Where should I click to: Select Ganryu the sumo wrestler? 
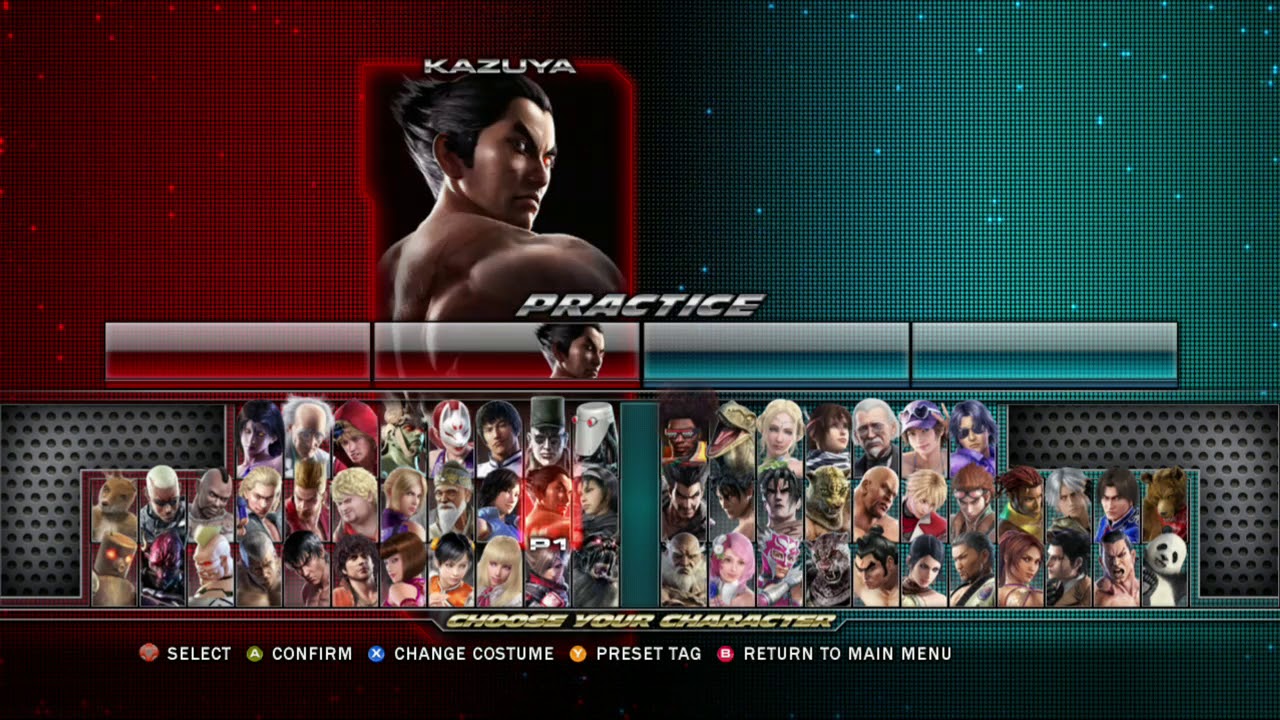877,568
